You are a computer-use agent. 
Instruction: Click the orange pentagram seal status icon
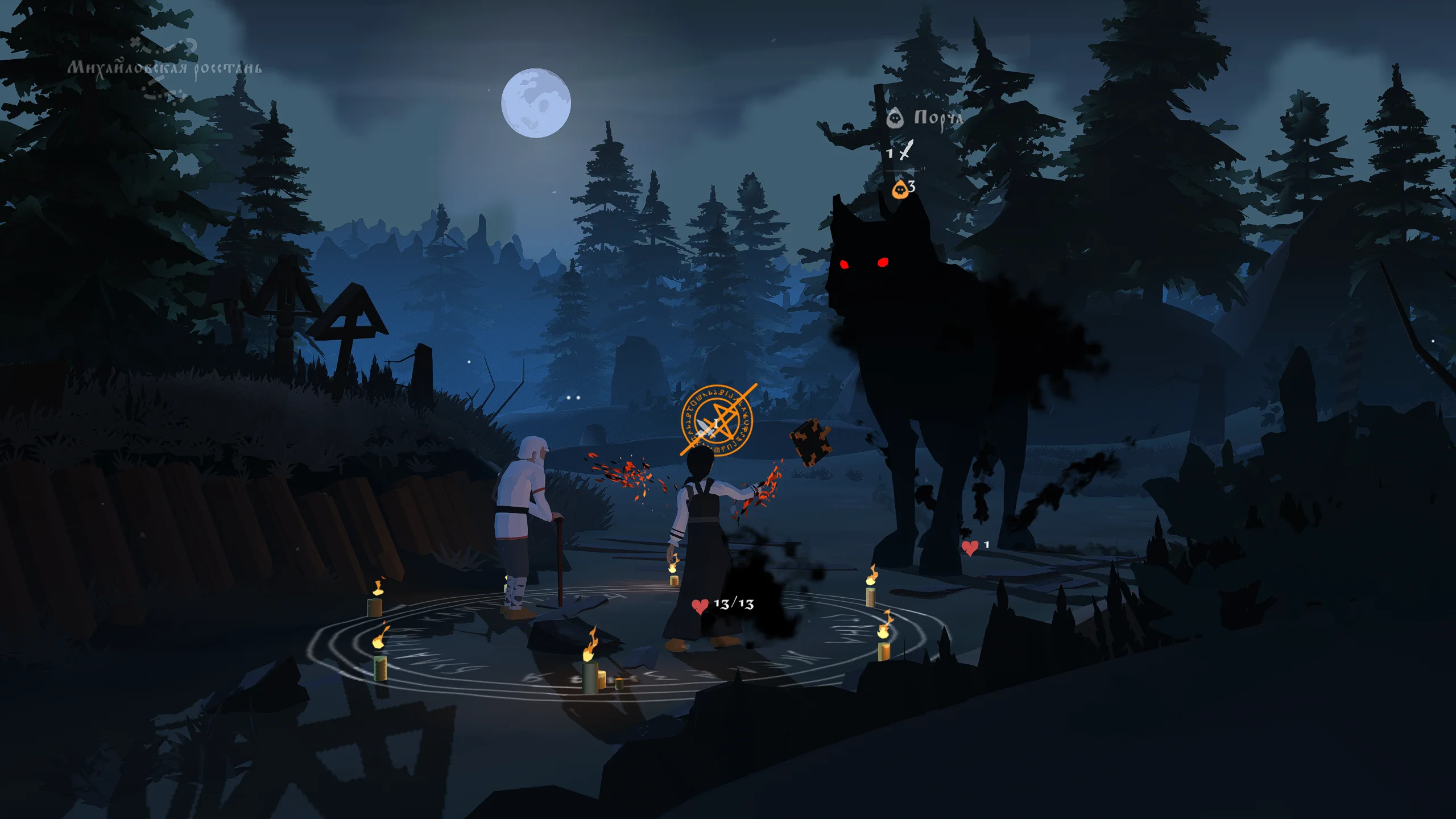717,421
